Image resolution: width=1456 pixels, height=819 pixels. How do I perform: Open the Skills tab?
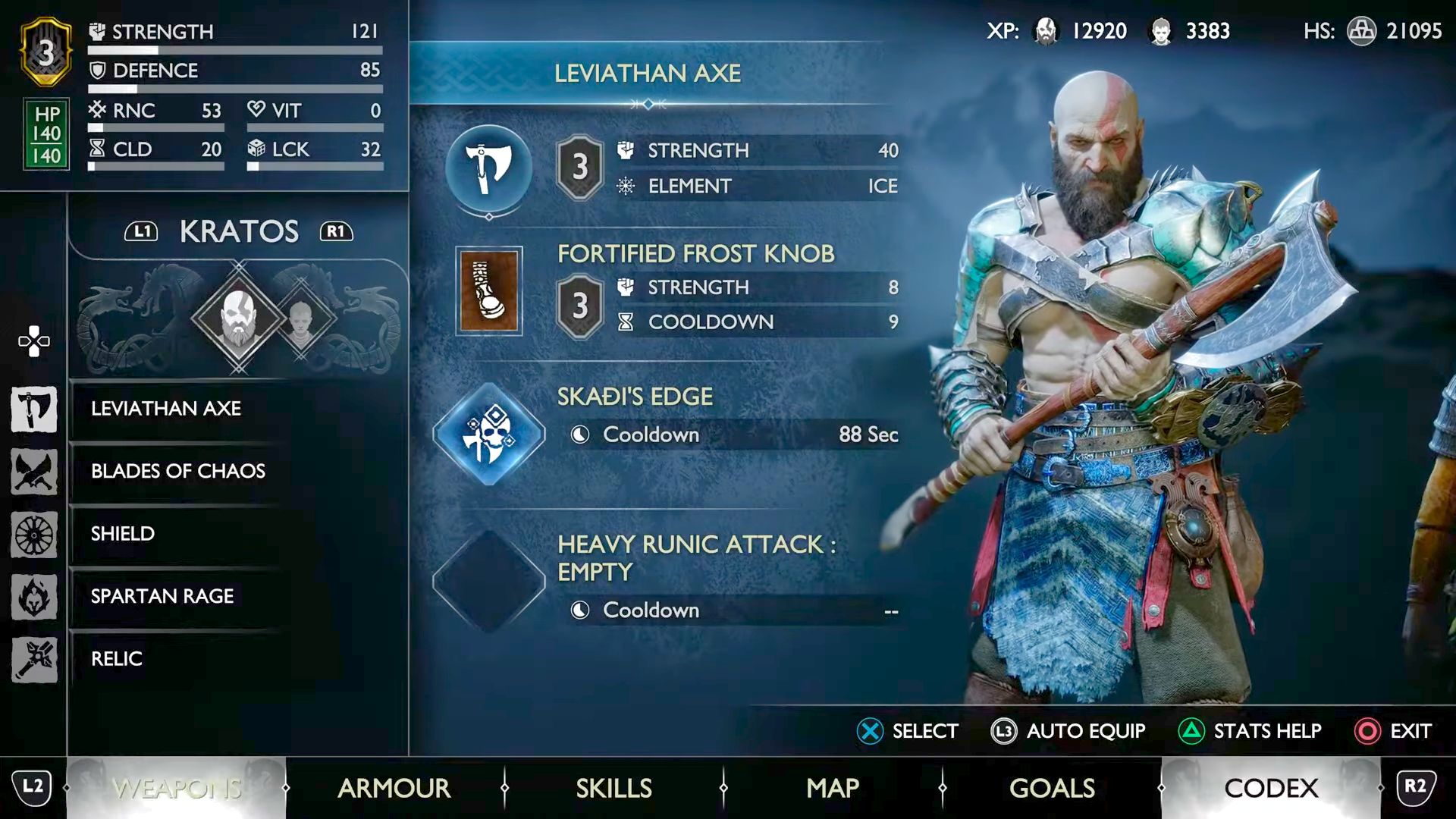pos(613,789)
